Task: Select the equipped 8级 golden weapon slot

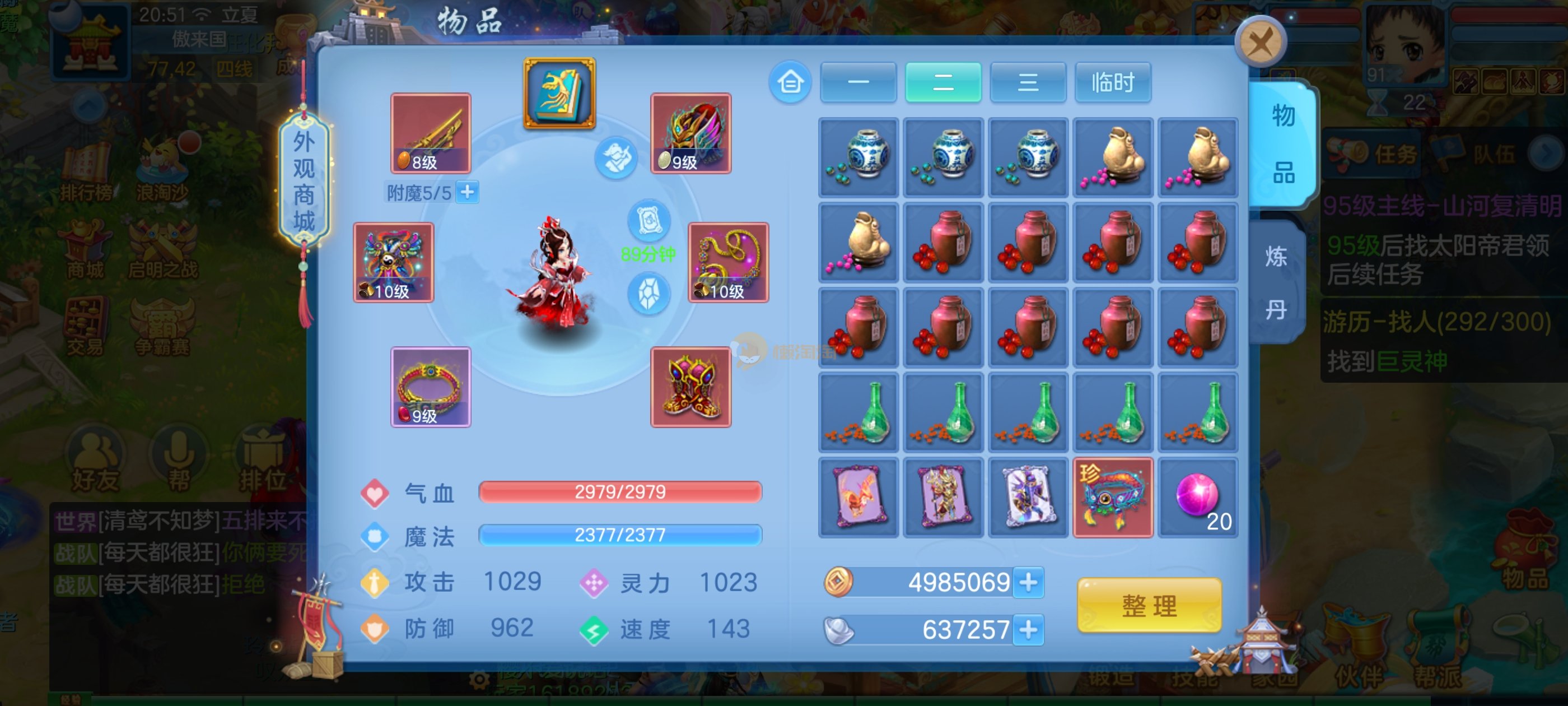Action: (x=430, y=133)
